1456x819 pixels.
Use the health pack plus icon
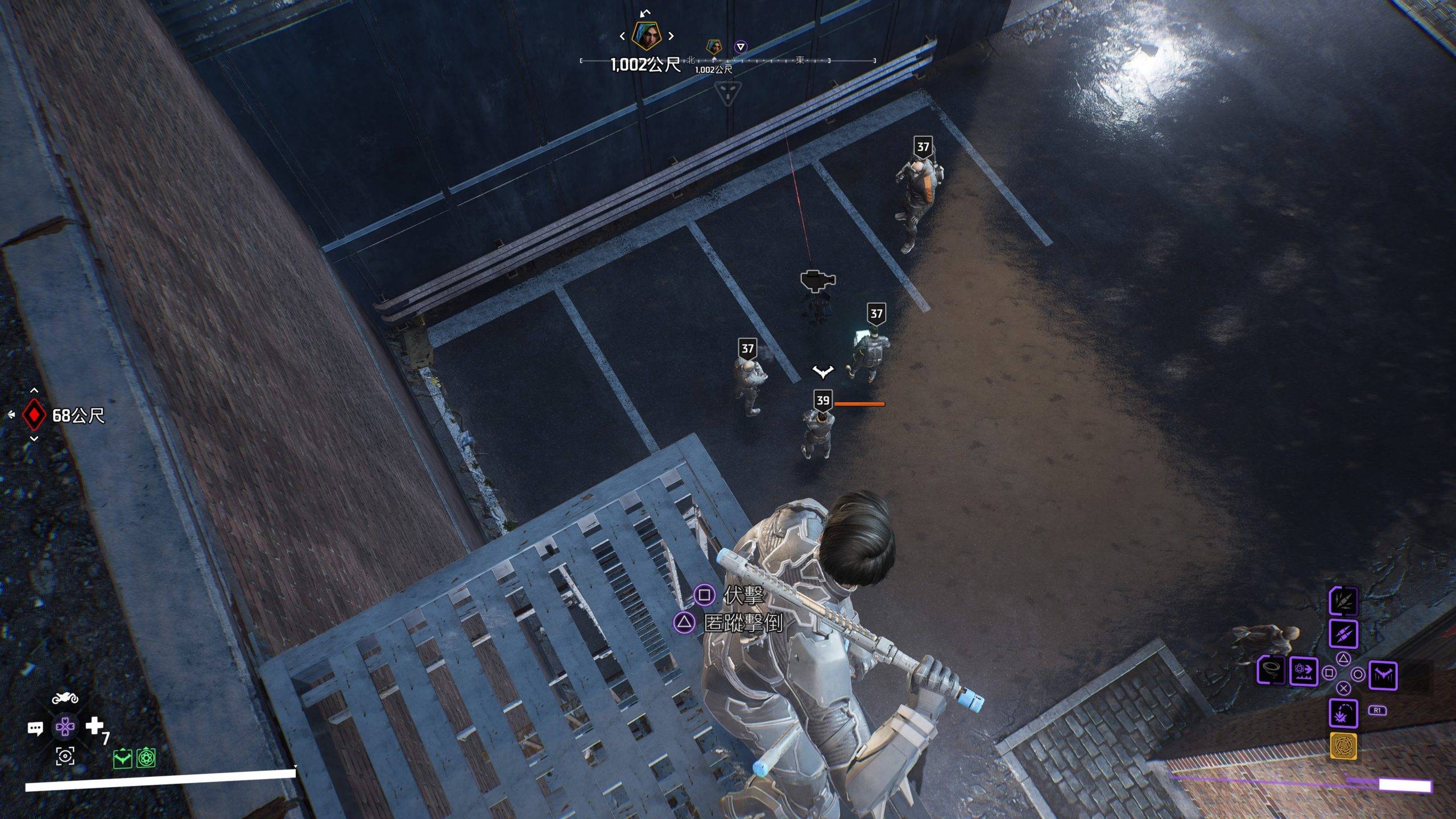[x=94, y=726]
